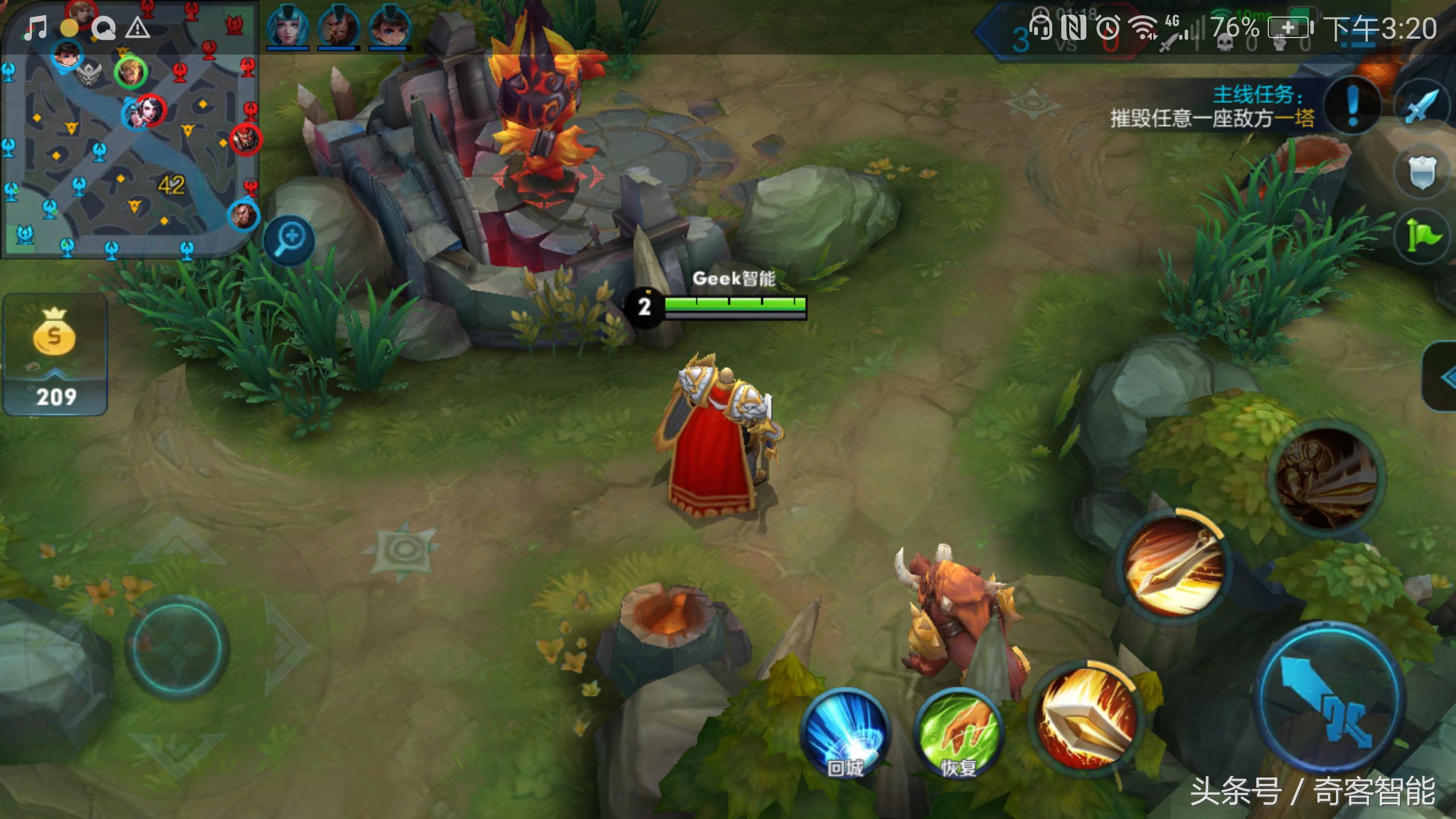This screenshot has width=1456, height=819.
Task: Trigger the dark warrior ultimate skill
Action: pos(1326,477)
